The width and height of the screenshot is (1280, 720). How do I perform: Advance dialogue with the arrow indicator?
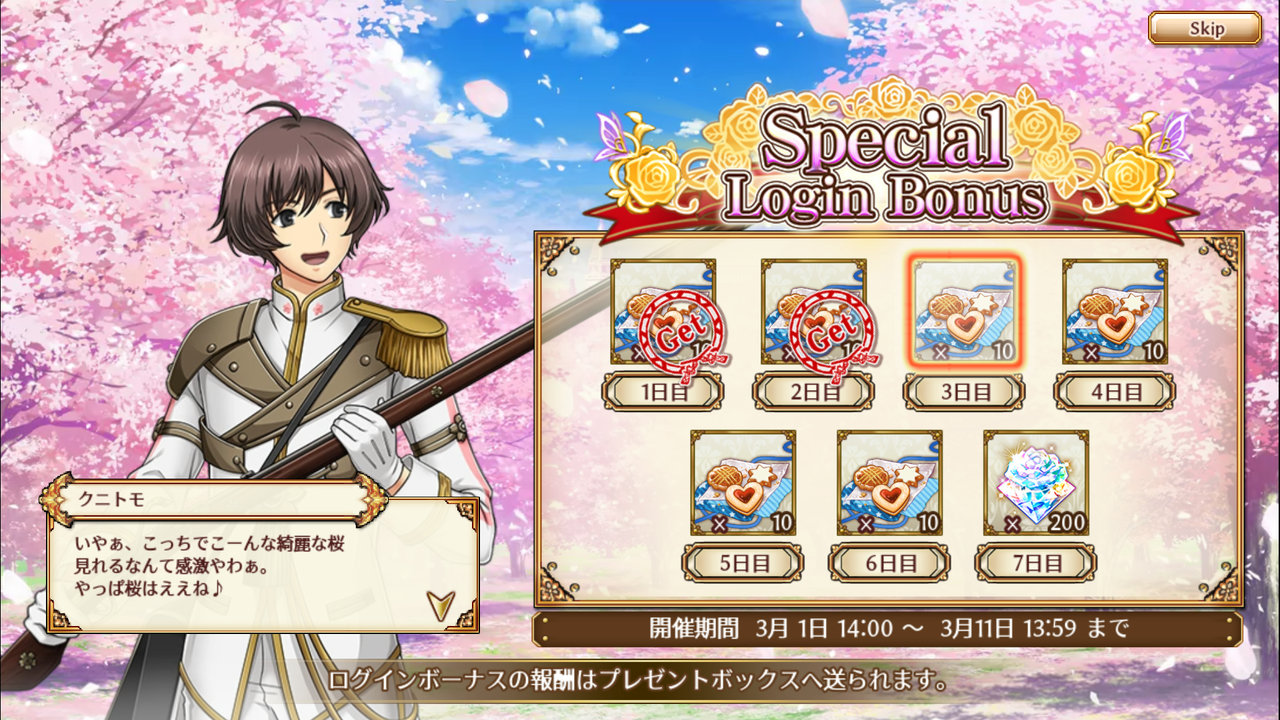click(438, 603)
